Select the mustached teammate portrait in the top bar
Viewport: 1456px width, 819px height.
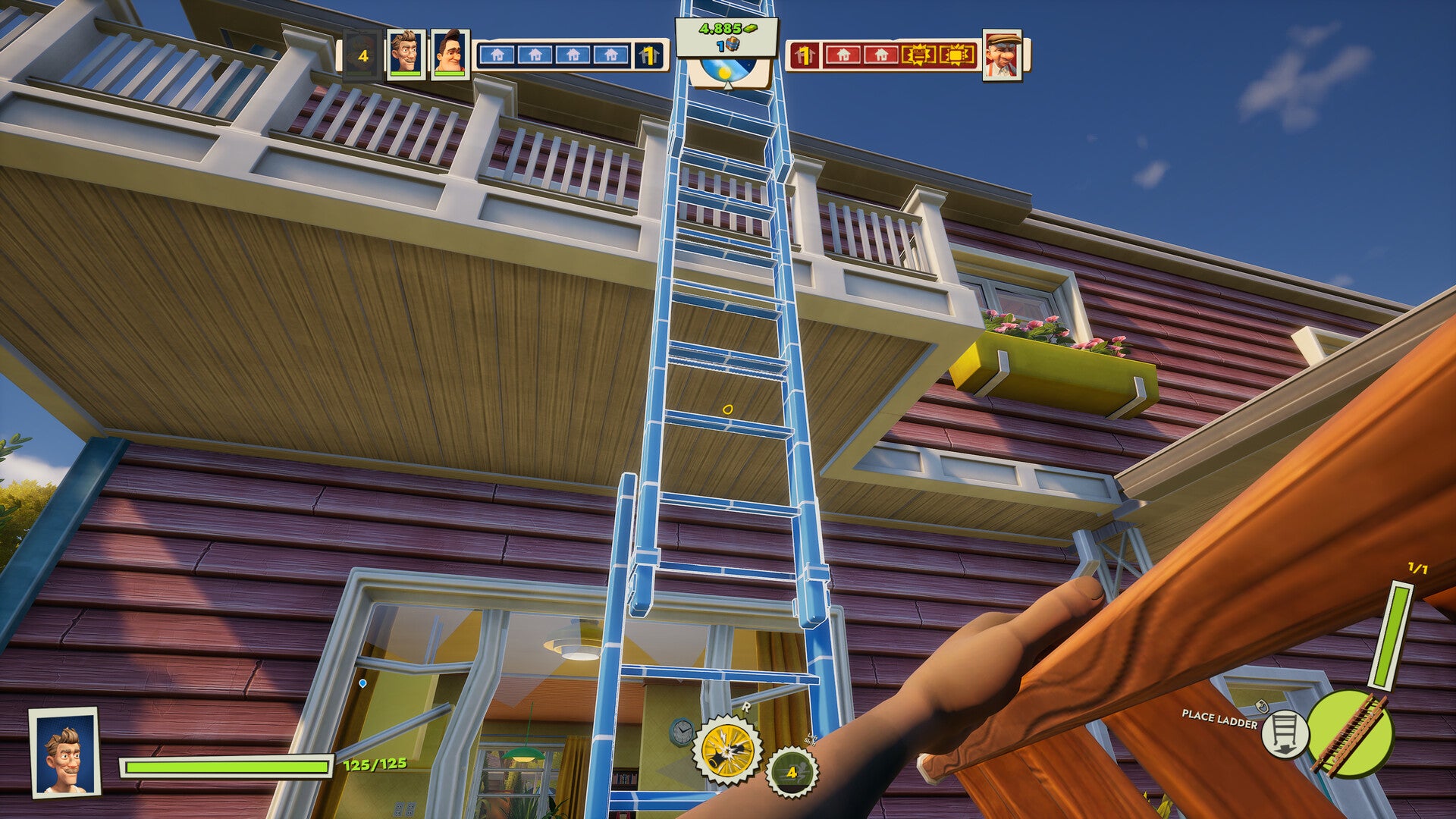405,54
